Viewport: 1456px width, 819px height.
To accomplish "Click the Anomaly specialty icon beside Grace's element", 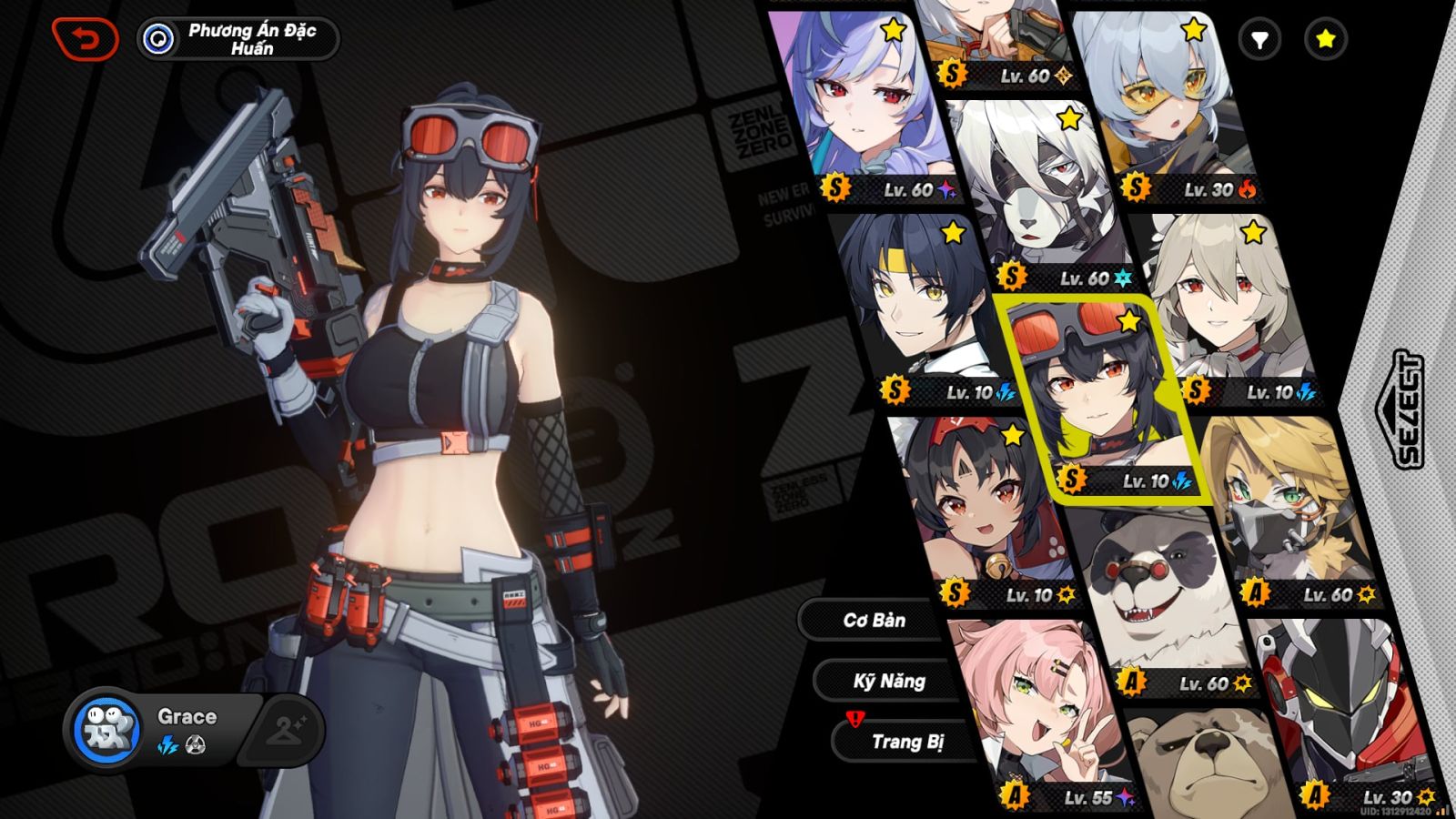I will click(x=195, y=744).
